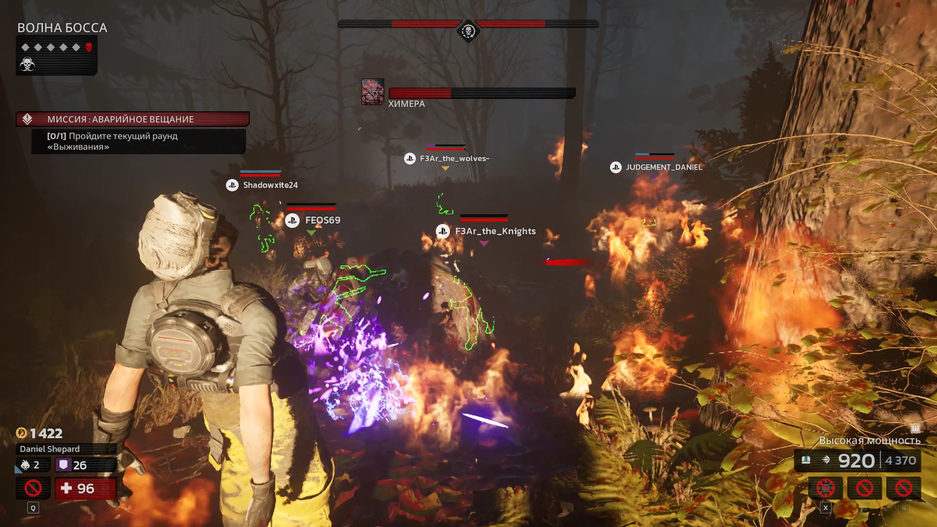937x527 pixels.
Task: Select teammate nameplate FEQS69
Action: pos(313,220)
